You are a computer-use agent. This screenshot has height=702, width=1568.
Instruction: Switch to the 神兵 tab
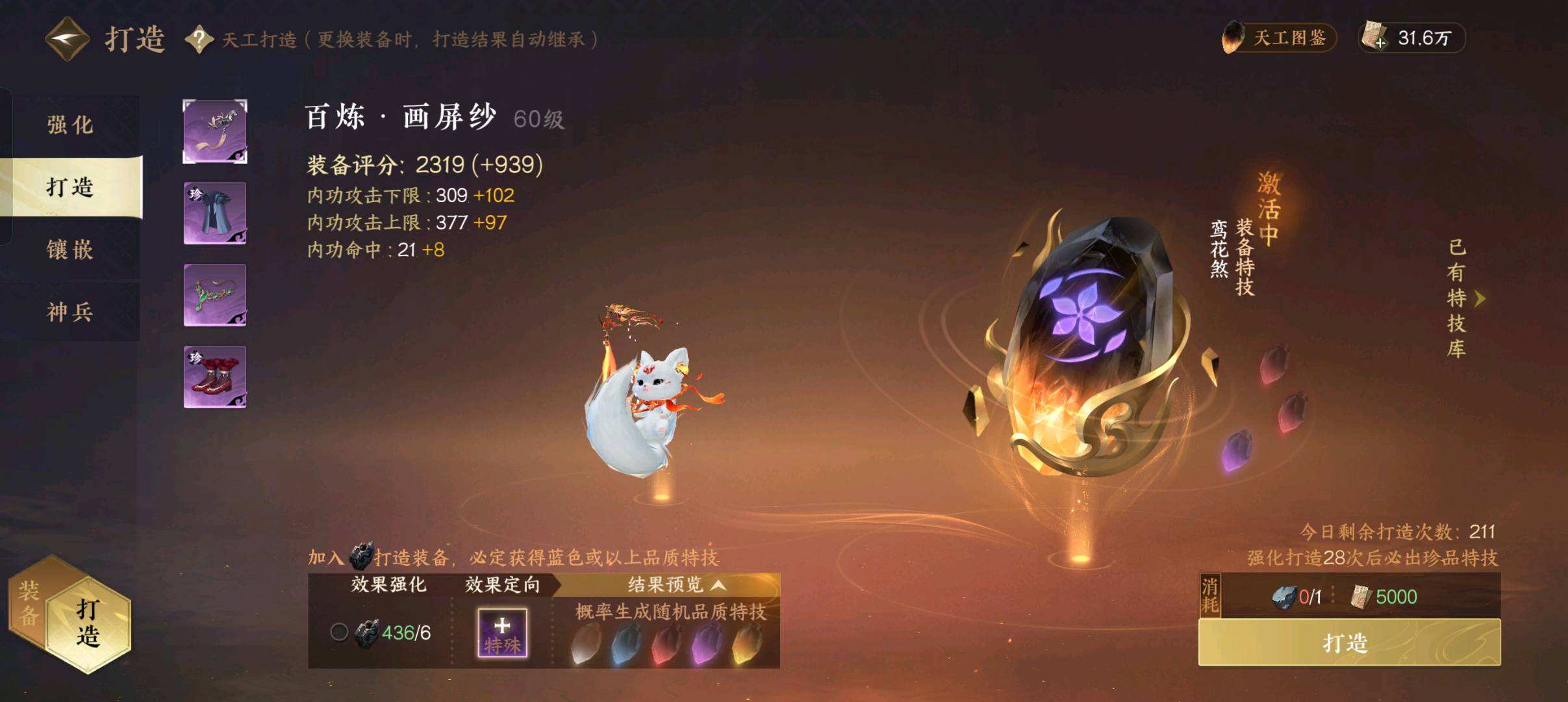[x=70, y=312]
